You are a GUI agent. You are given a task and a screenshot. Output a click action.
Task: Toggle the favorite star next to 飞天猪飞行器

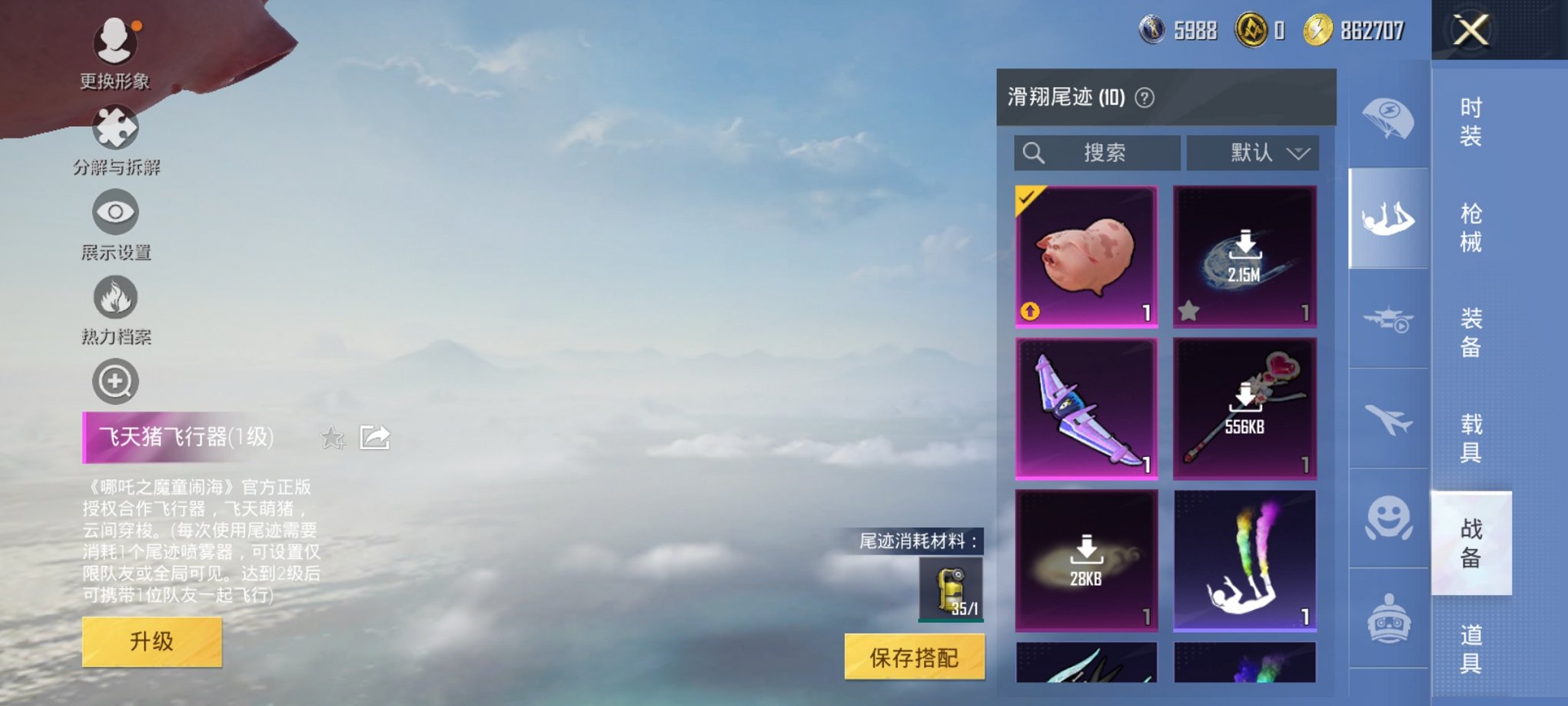pos(333,438)
